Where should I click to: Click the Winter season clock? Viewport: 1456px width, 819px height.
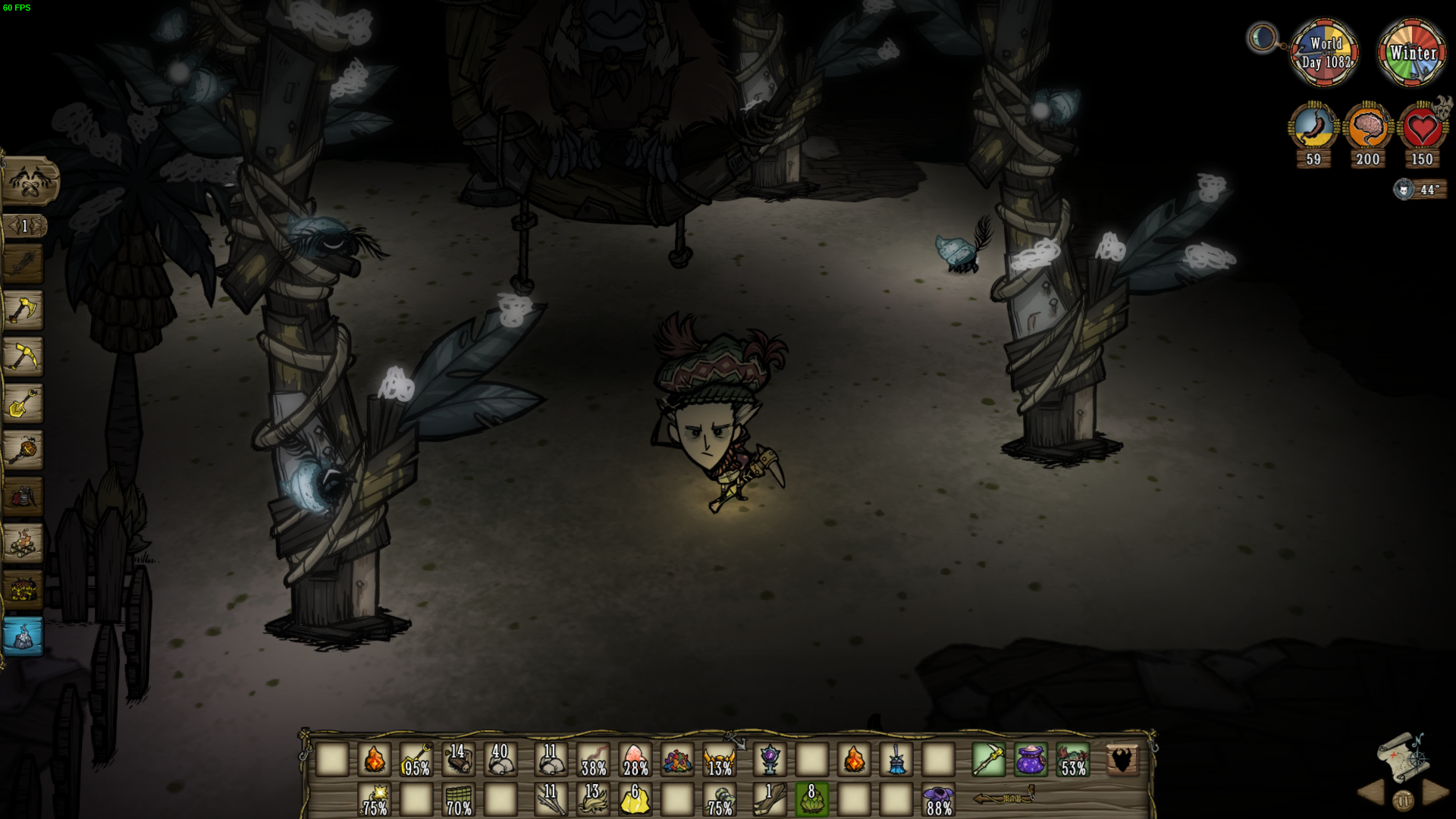coord(1411,53)
